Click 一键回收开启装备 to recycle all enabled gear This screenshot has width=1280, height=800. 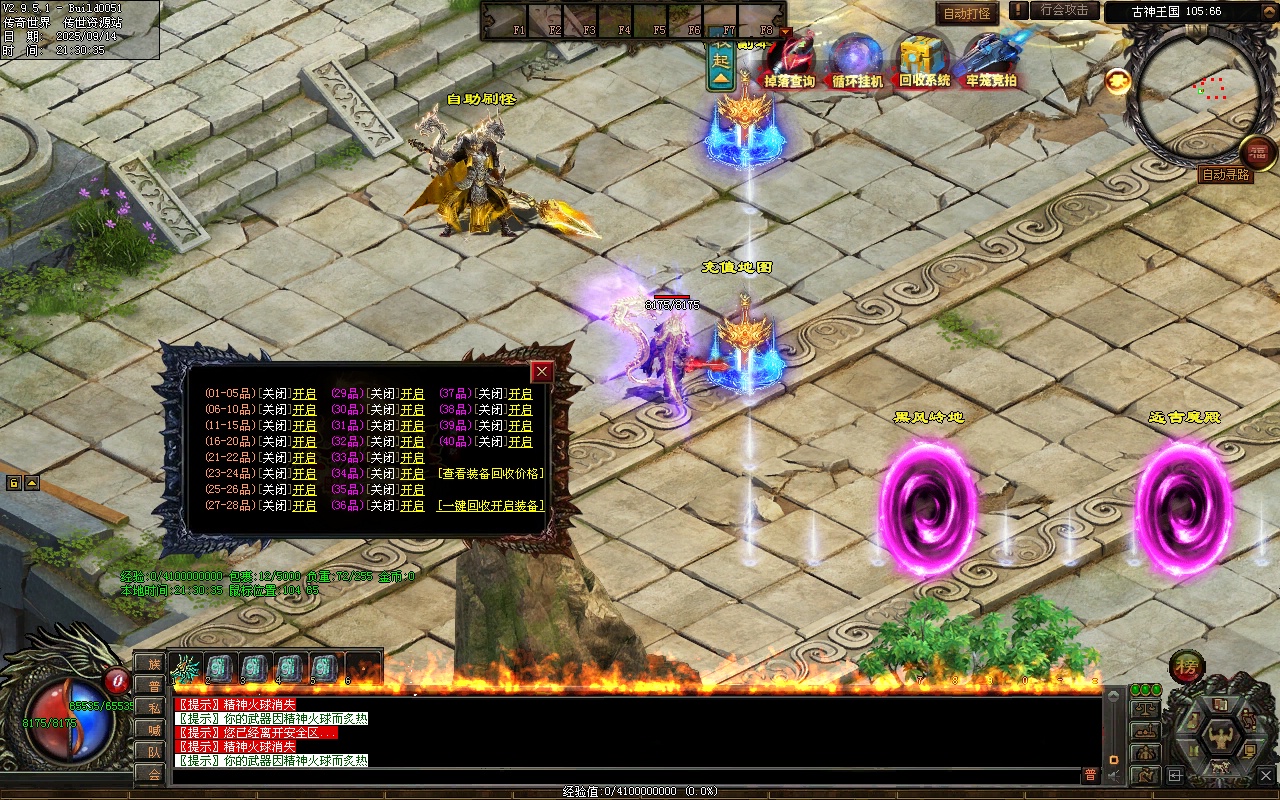point(491,506)
